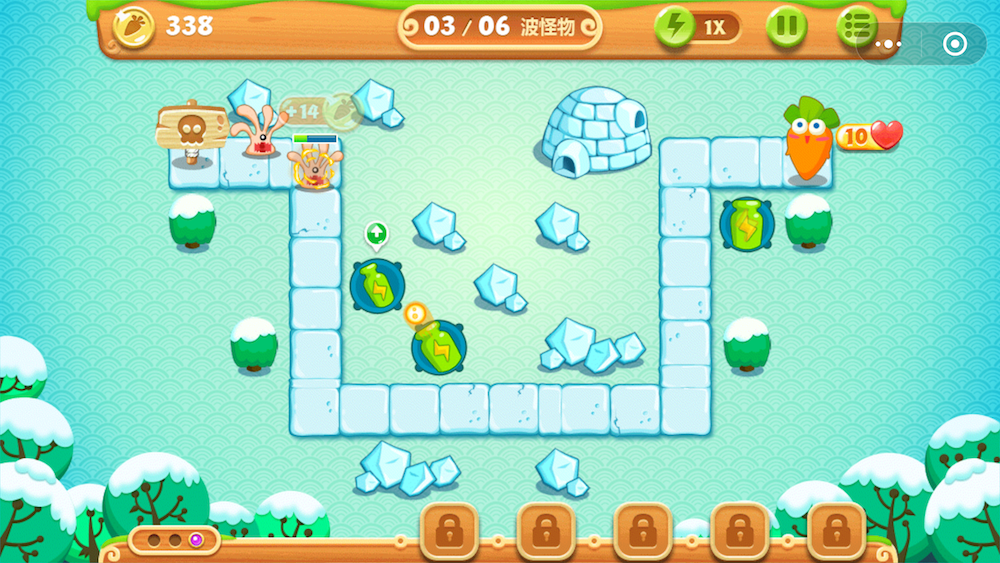Viewport: 1000px width, 563px height.
Task: Tap the green upgrade arrow above the bottle tower
Action: pos(376,235)
